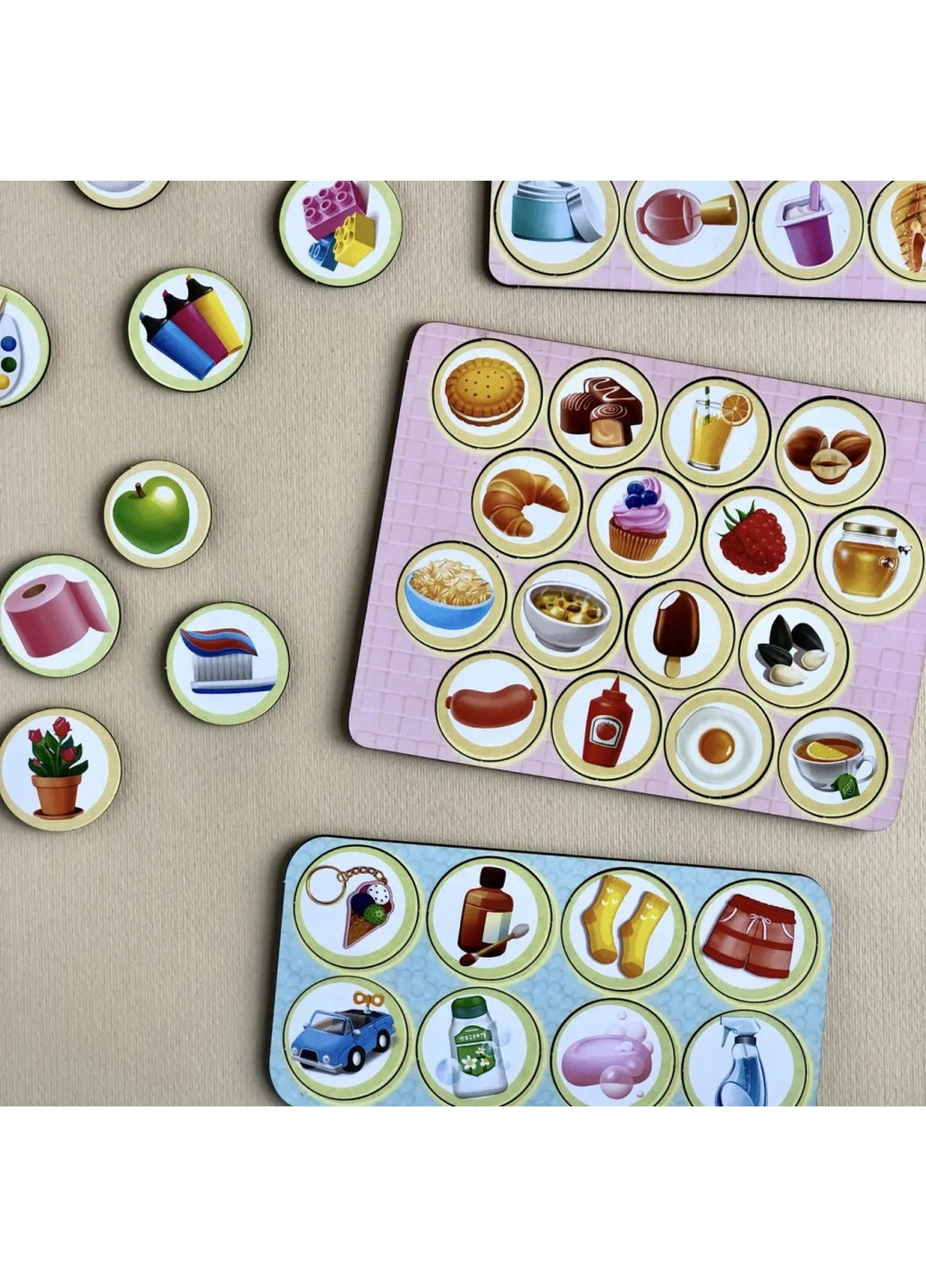Select the potted red flower tile
Screen dimensions: 926x1288
(59, 769)
